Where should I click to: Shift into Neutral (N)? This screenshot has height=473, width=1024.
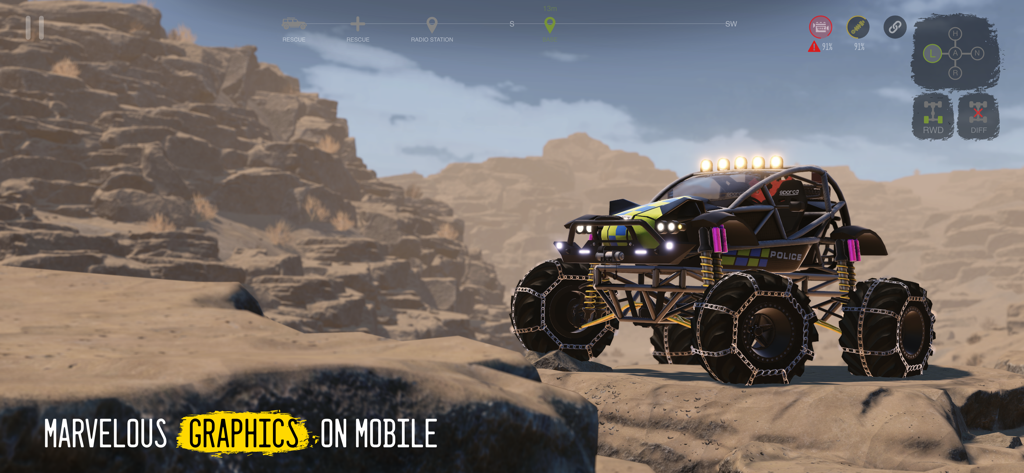coord(977,53)
